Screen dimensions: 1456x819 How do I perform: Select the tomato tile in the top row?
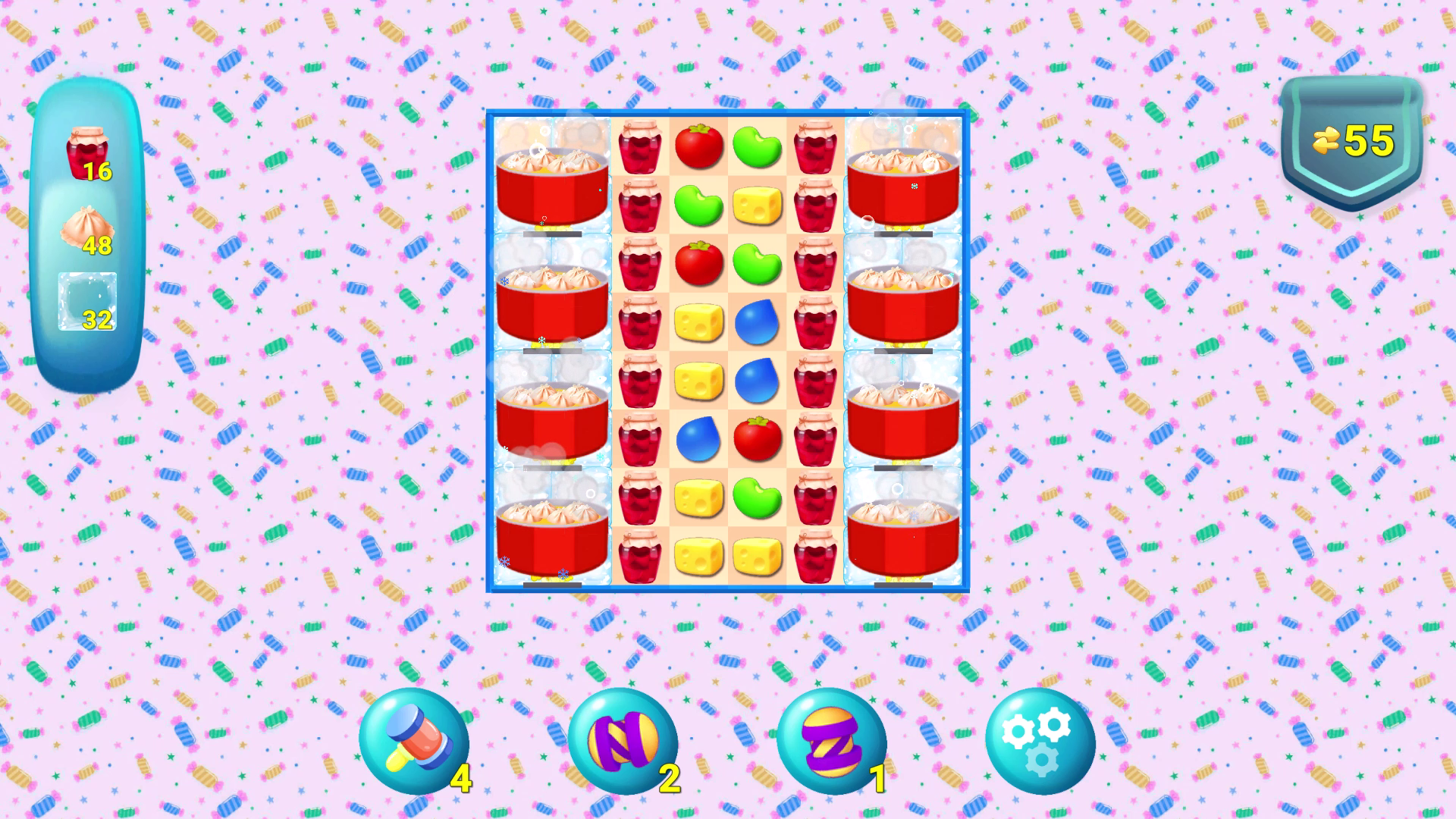tap(698, 146)
